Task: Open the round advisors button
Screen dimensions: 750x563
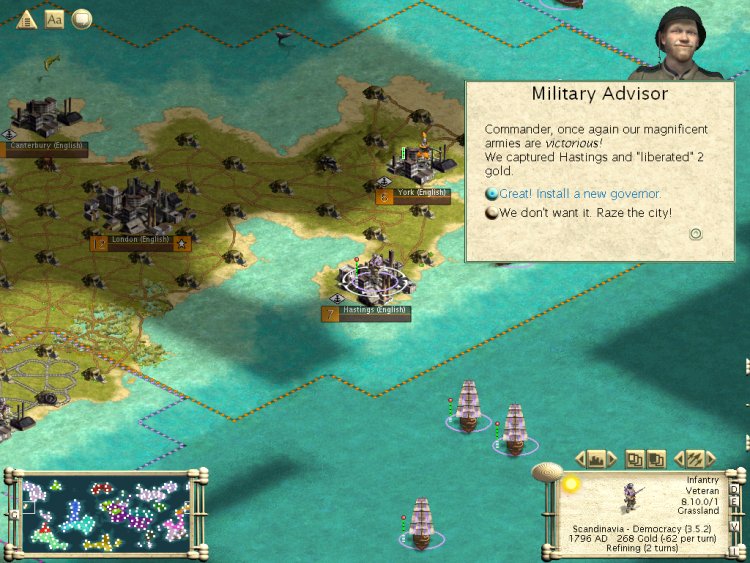Action: point(81,19)
